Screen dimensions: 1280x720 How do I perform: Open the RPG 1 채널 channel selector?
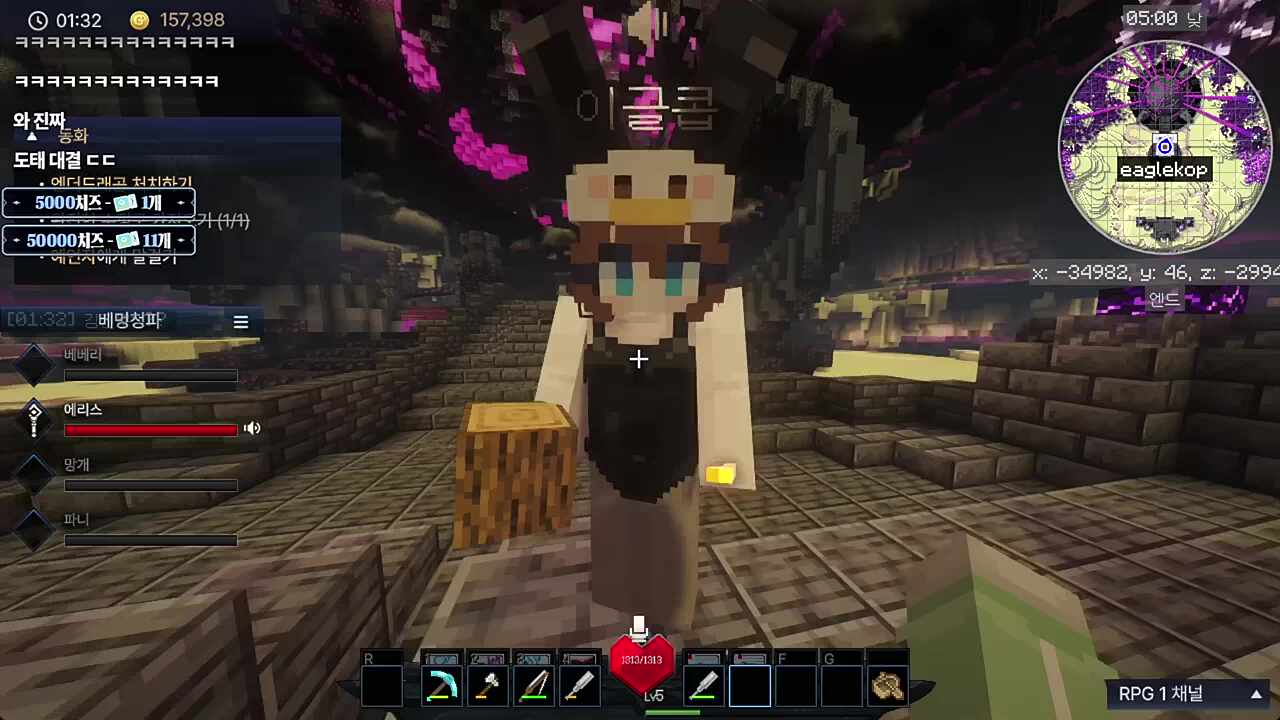point(1189,694)
